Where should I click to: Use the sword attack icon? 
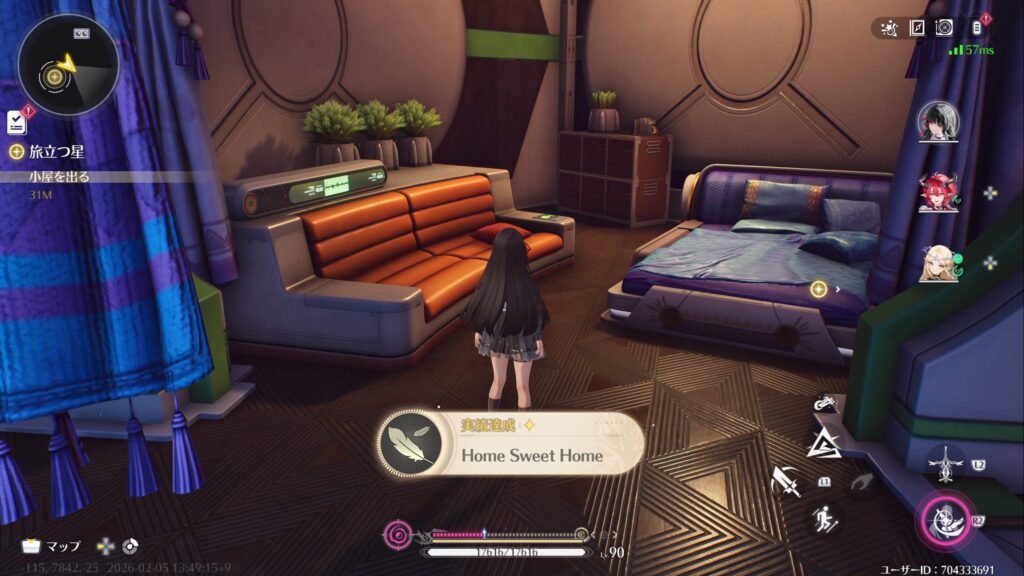[x=786, y=483]
